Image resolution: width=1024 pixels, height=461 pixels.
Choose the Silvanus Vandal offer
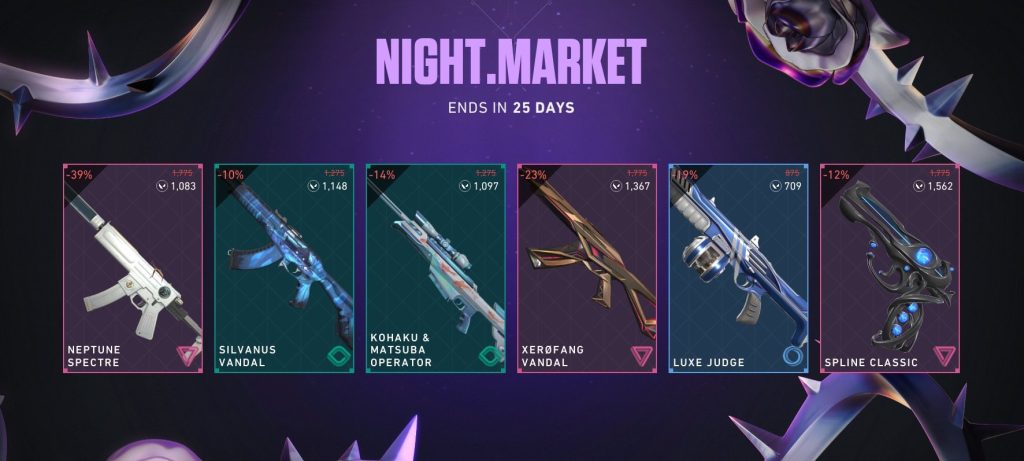click(x=284, y=268)
